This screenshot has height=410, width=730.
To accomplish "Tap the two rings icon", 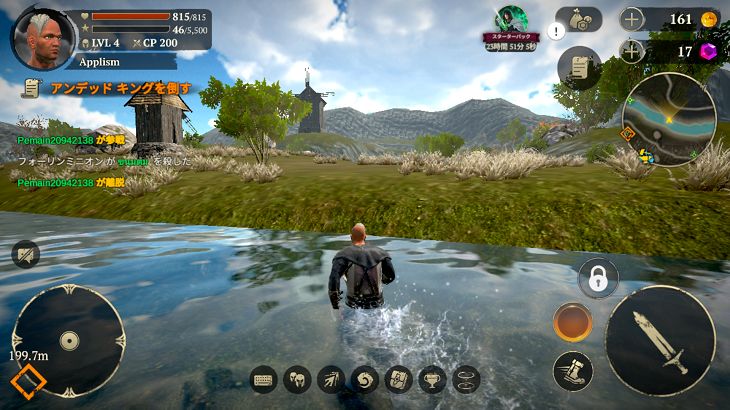I will pyautogui.click(x=466, y=380).
